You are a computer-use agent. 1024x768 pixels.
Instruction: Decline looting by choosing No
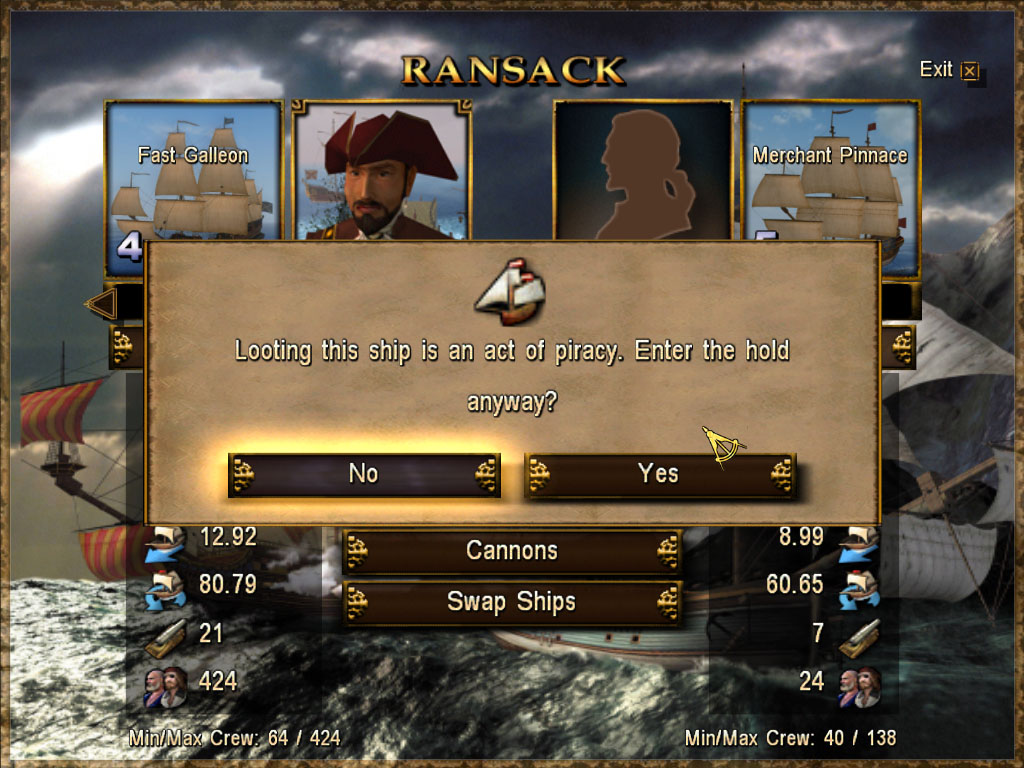coord(364,474)
